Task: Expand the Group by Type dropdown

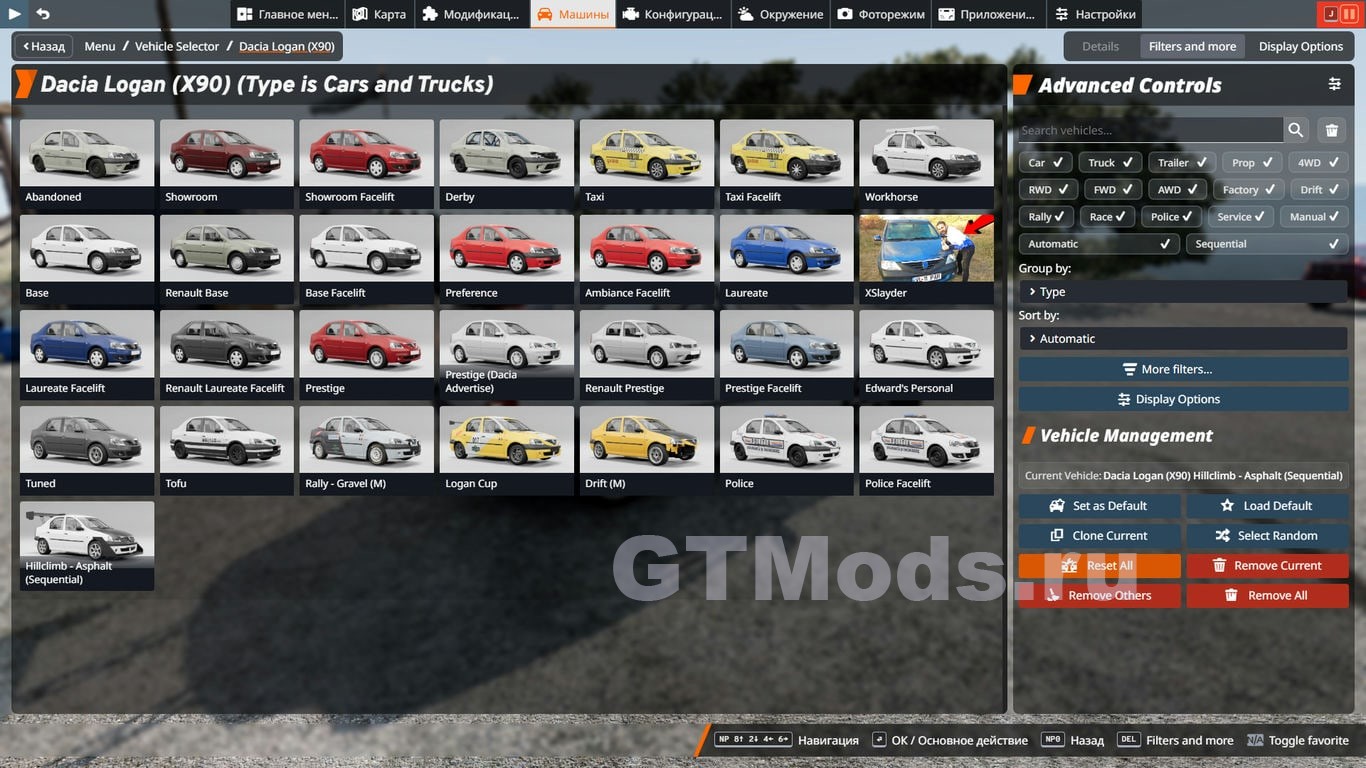Action: (x=1183, y=292)
